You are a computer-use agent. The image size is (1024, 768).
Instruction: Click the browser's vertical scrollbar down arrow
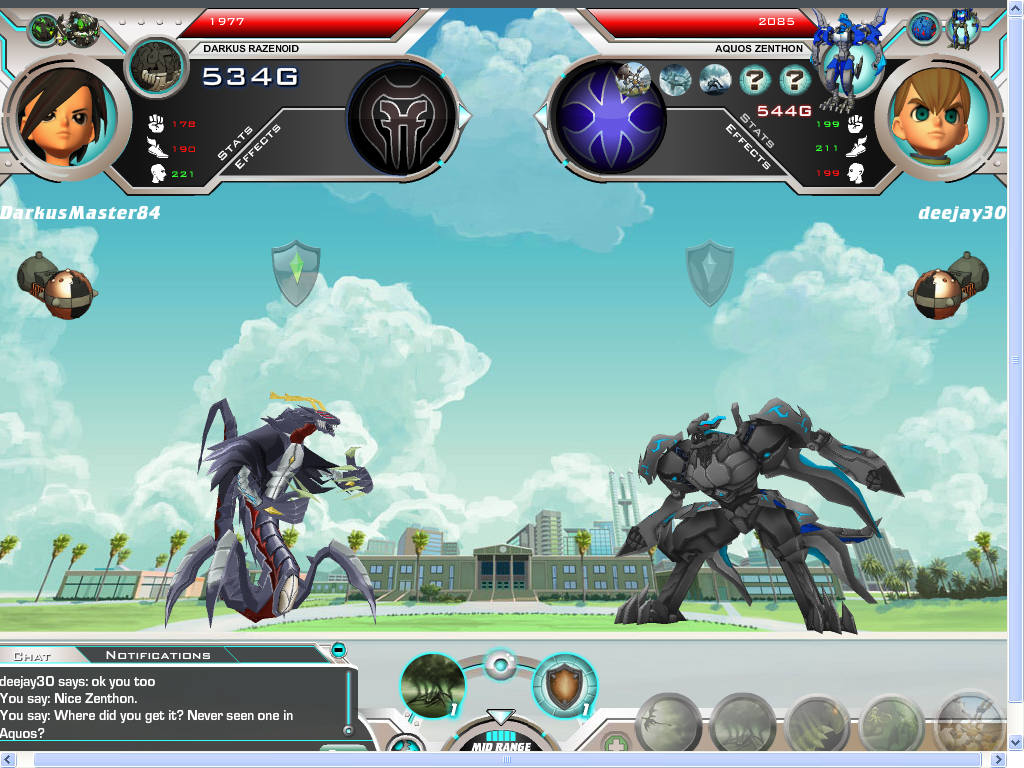(x=1015, y=743)
